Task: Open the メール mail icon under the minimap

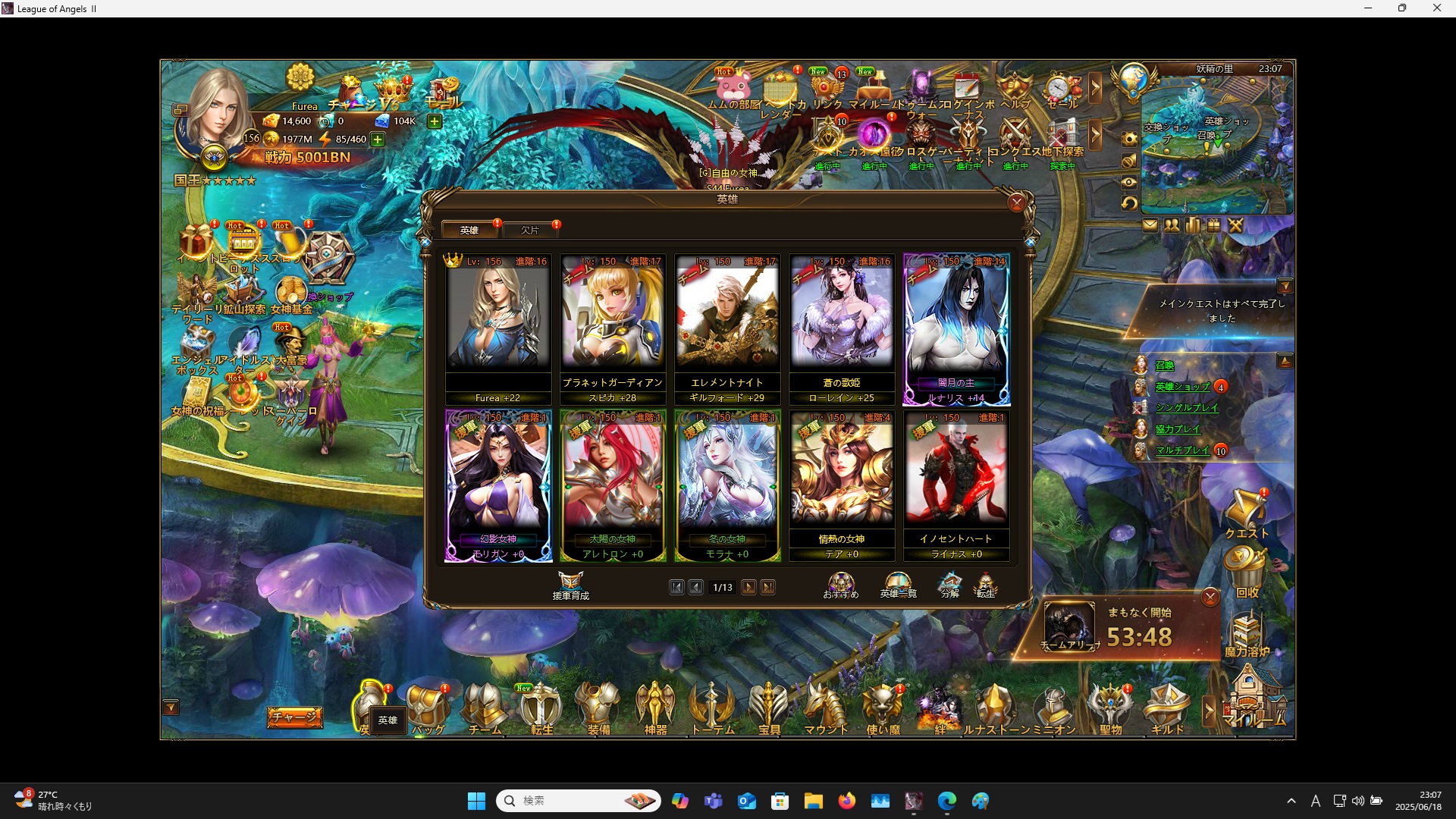Action: coord(1150,224)
